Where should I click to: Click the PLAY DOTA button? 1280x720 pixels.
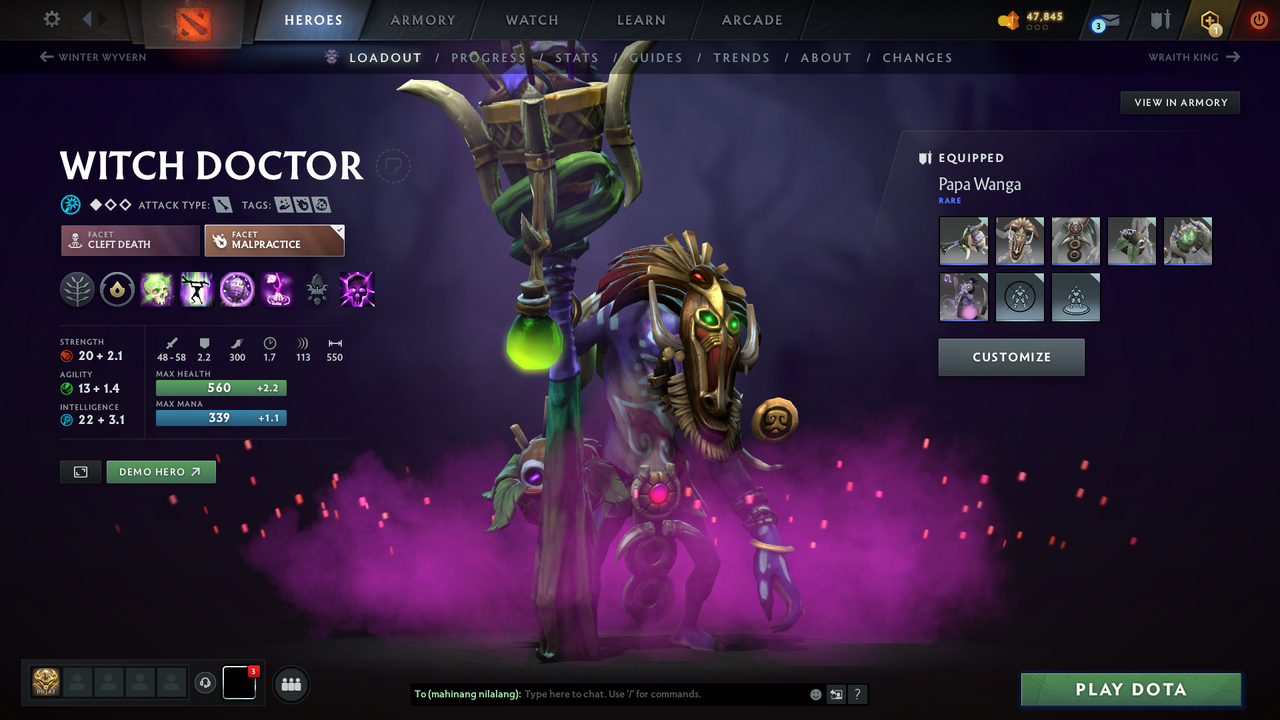pyautogui.click(x=1130, y=689)
